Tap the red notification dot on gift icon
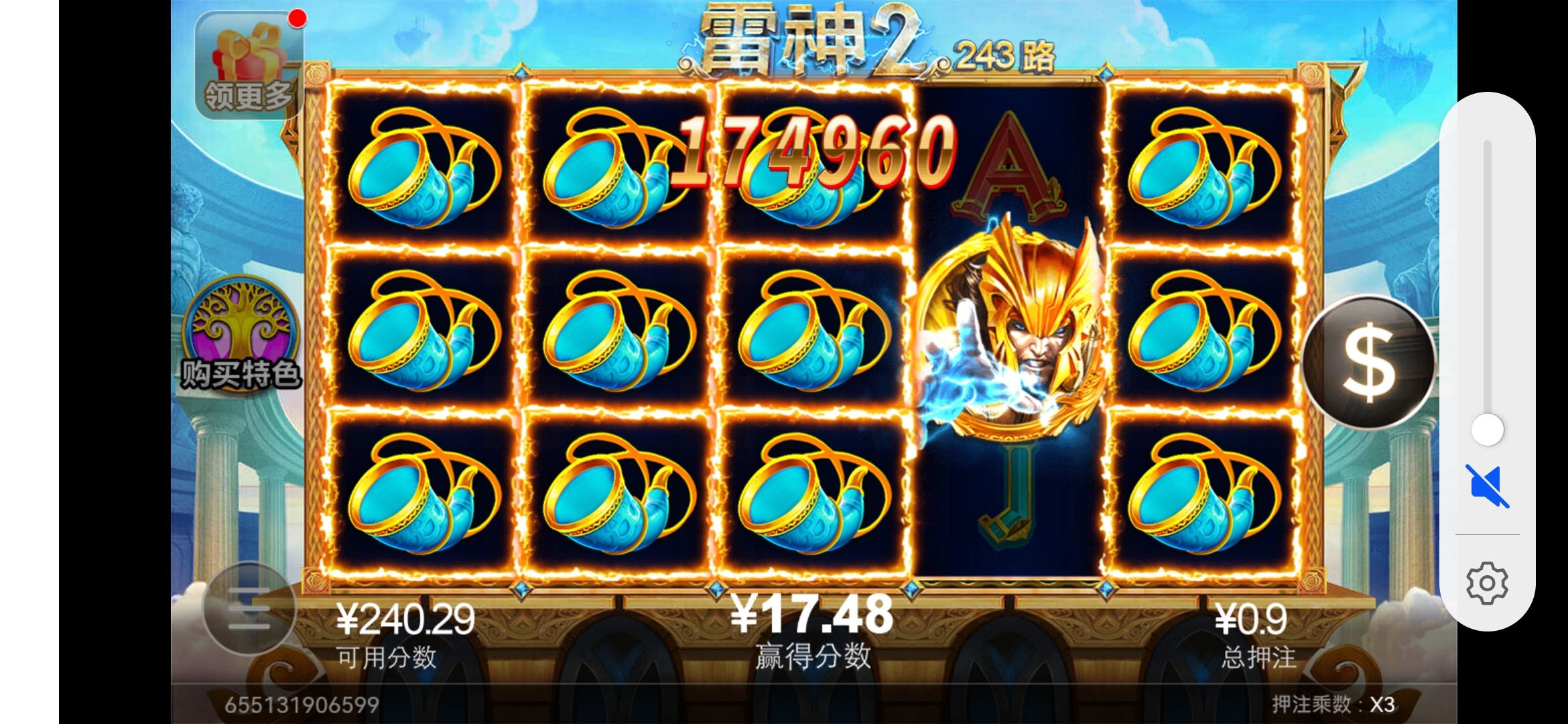 point(297,18)
